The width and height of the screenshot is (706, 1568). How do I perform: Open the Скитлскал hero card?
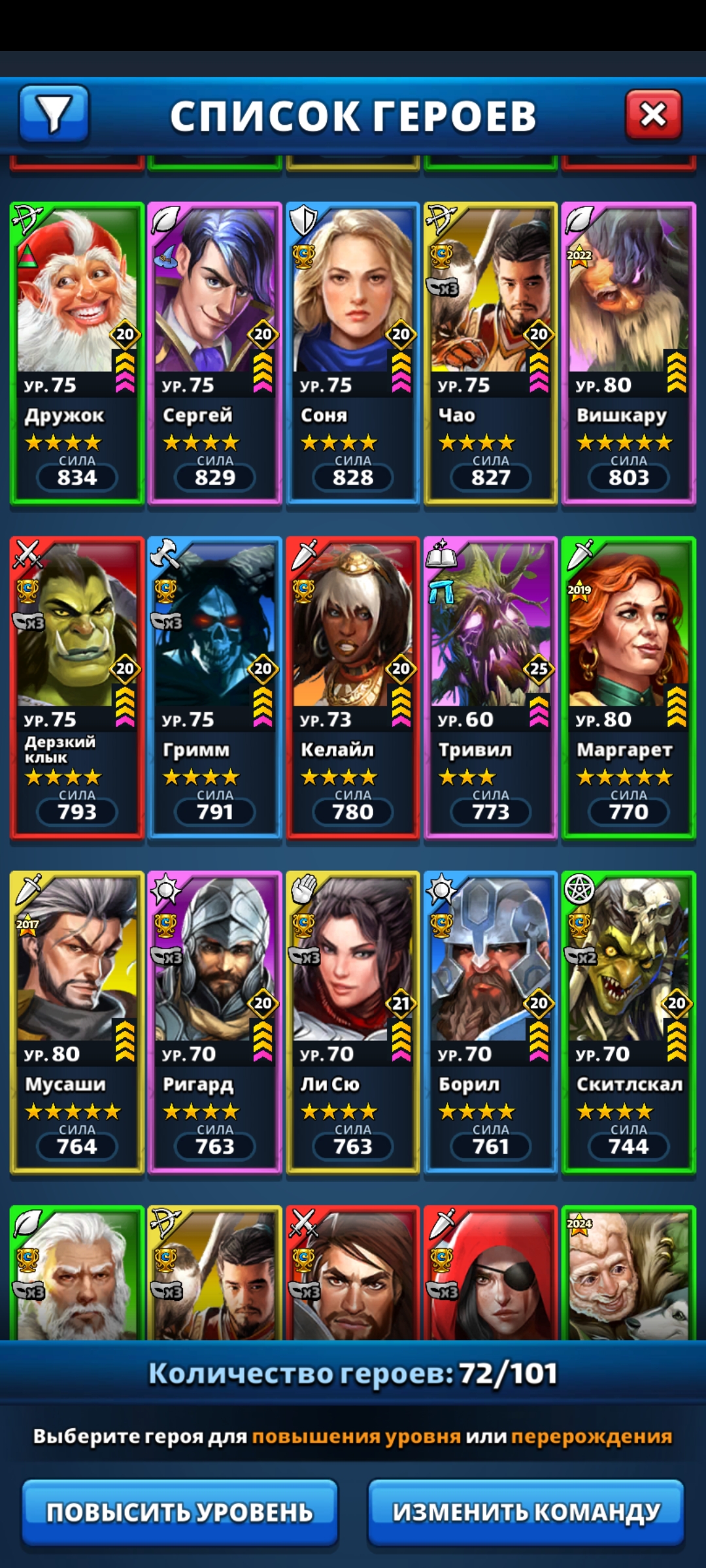pos(628,1022)
